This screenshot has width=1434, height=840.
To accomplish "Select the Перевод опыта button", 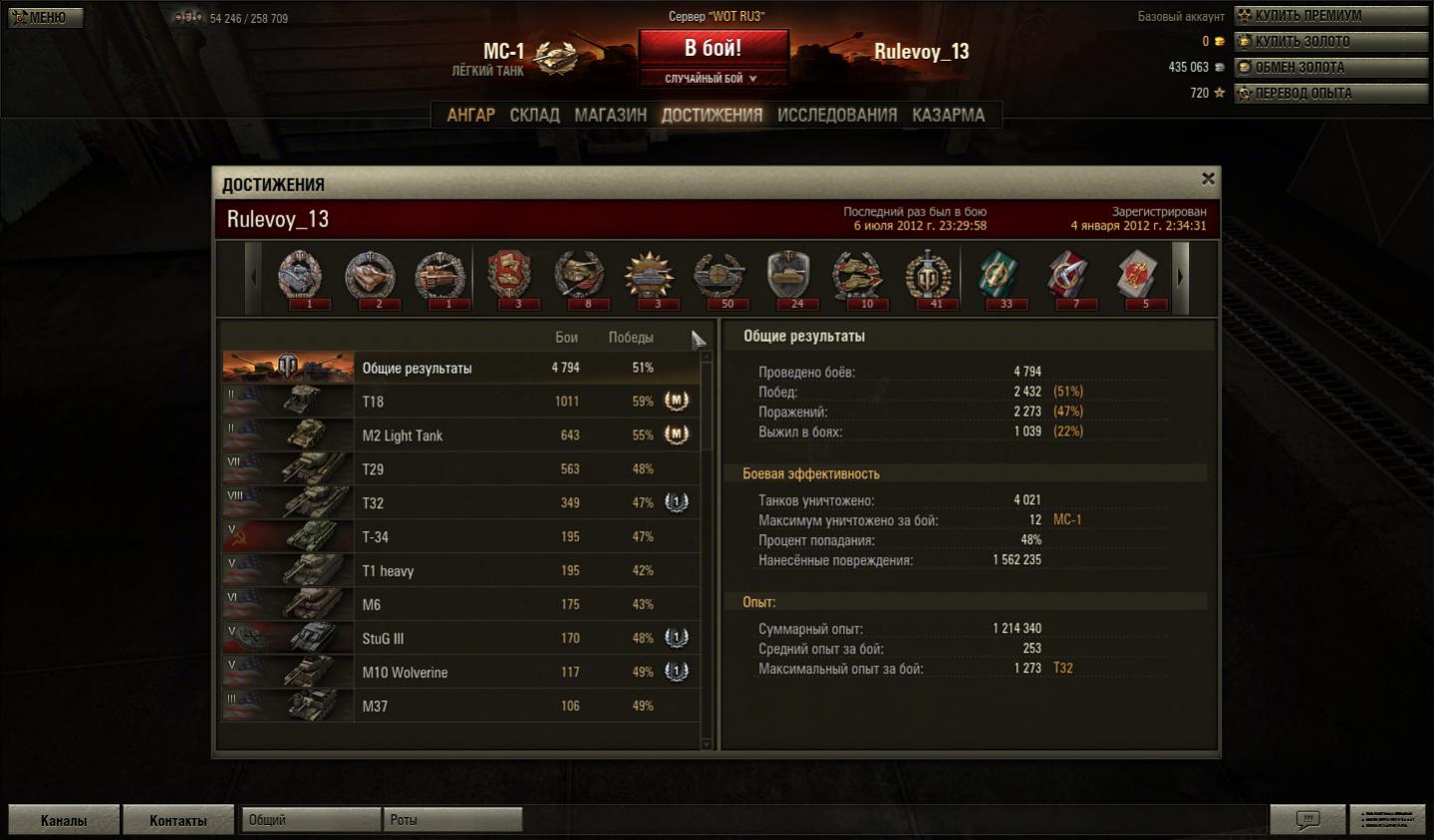I will click(1330, 94).
